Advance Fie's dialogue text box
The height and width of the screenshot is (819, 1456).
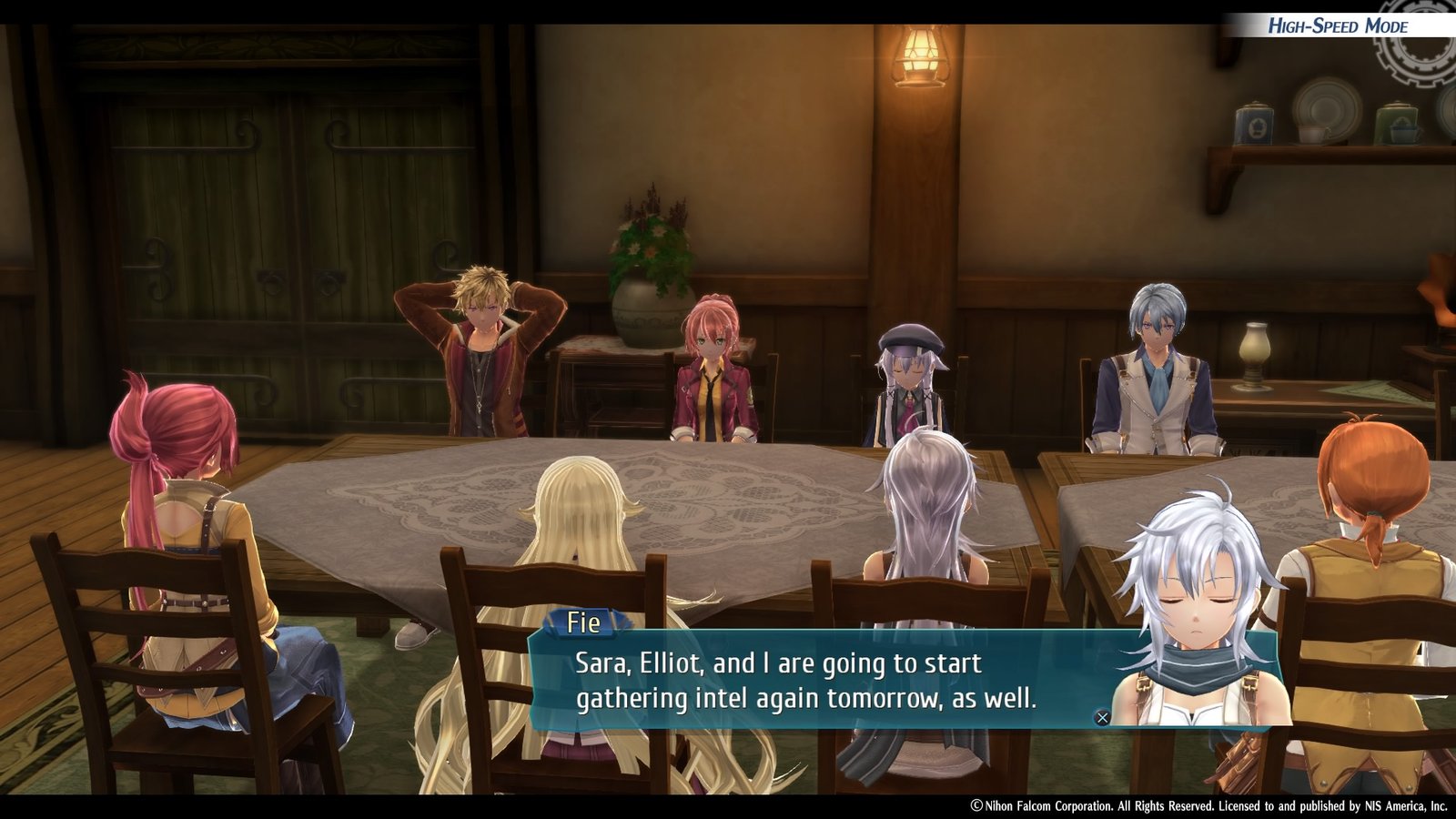pos(1102,717)
